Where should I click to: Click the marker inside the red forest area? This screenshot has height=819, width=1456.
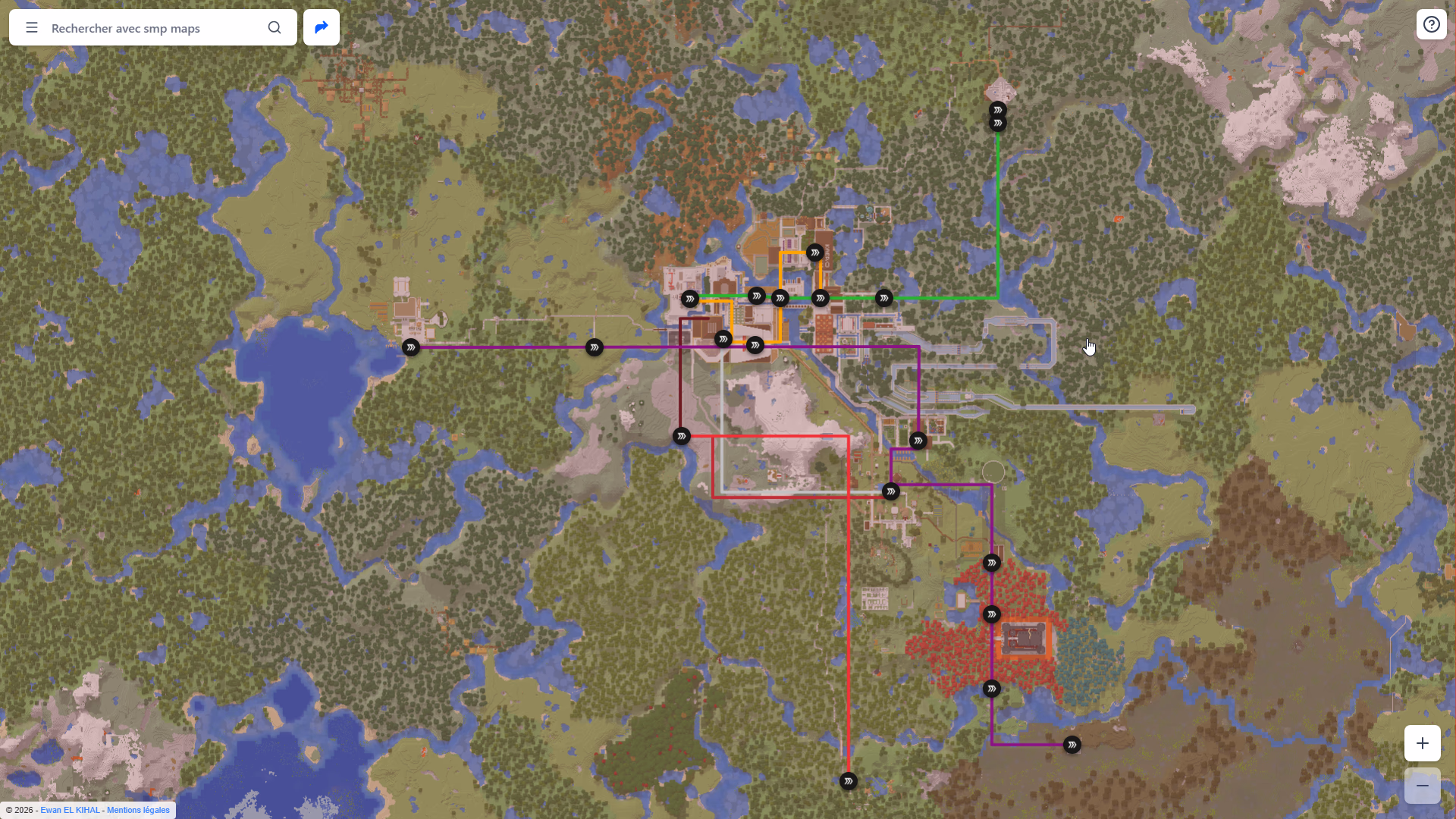[x=991, y=614]
